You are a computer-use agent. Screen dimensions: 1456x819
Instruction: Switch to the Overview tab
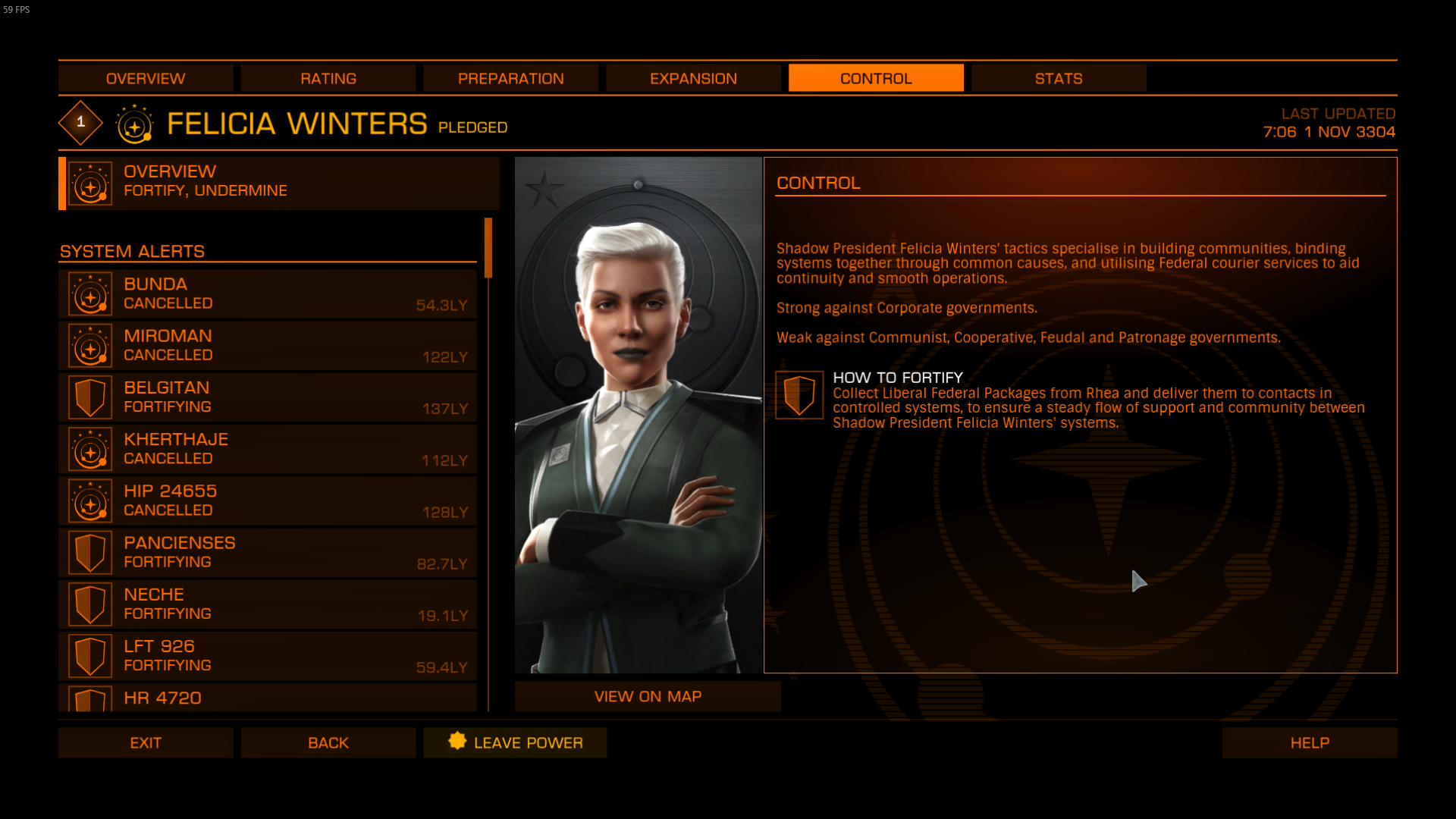(146, 78)
